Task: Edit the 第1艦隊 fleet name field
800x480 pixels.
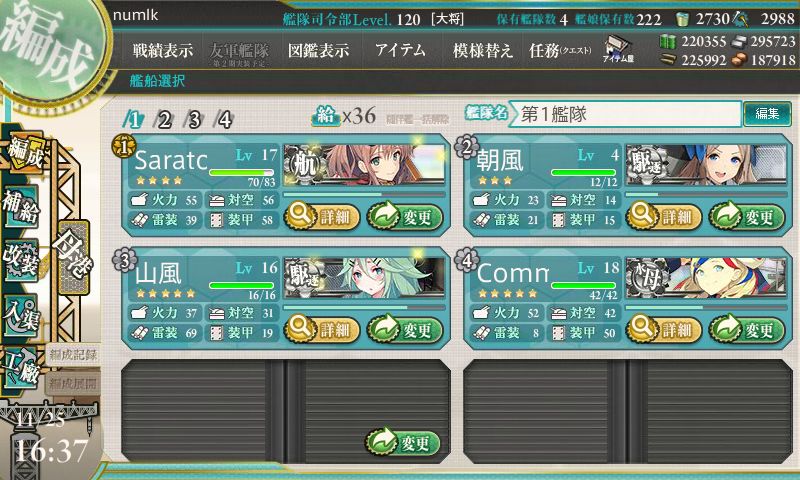Action: click(626, 114)
